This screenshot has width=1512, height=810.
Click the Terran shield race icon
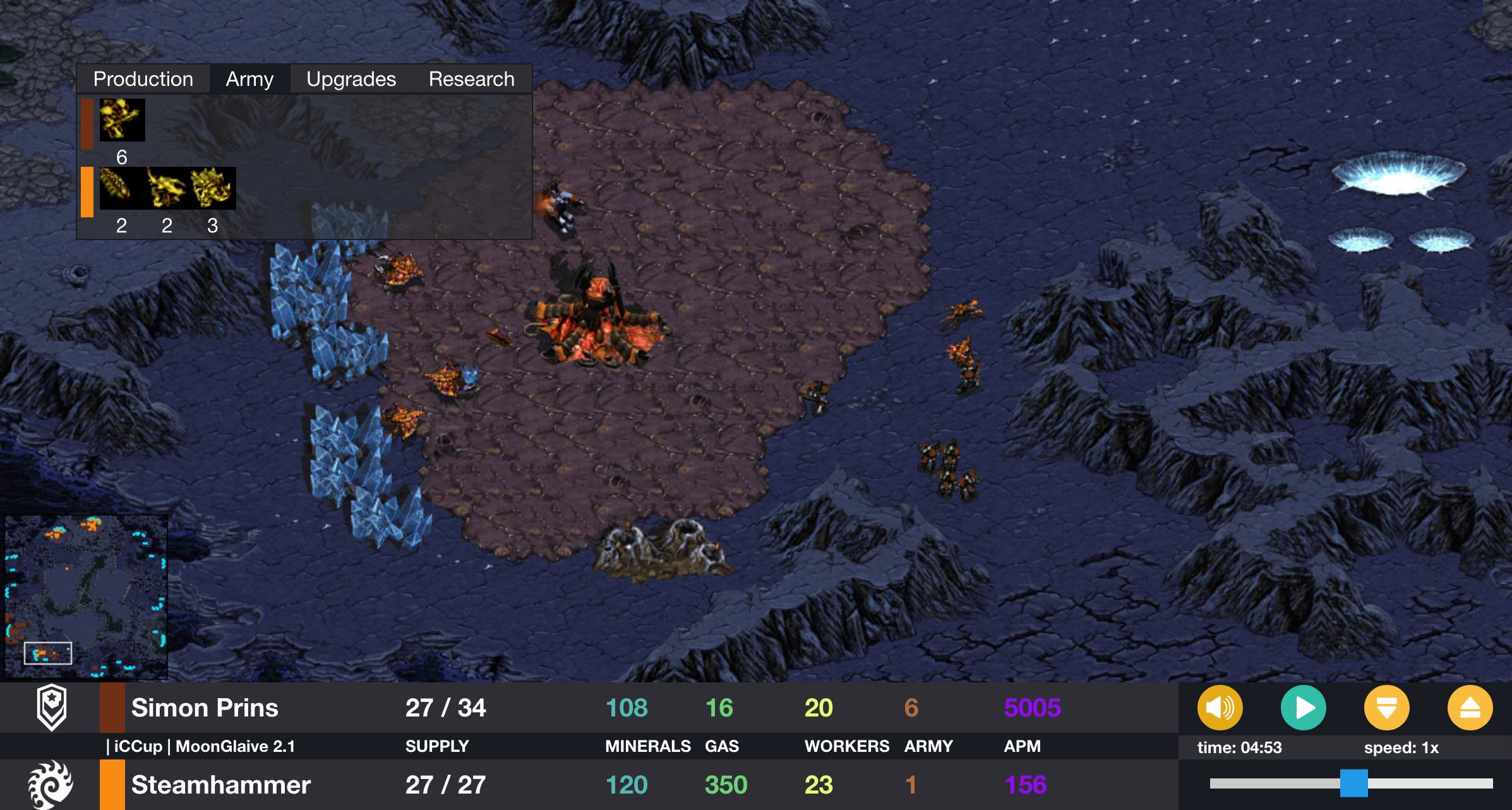click(x=52, y=707)
